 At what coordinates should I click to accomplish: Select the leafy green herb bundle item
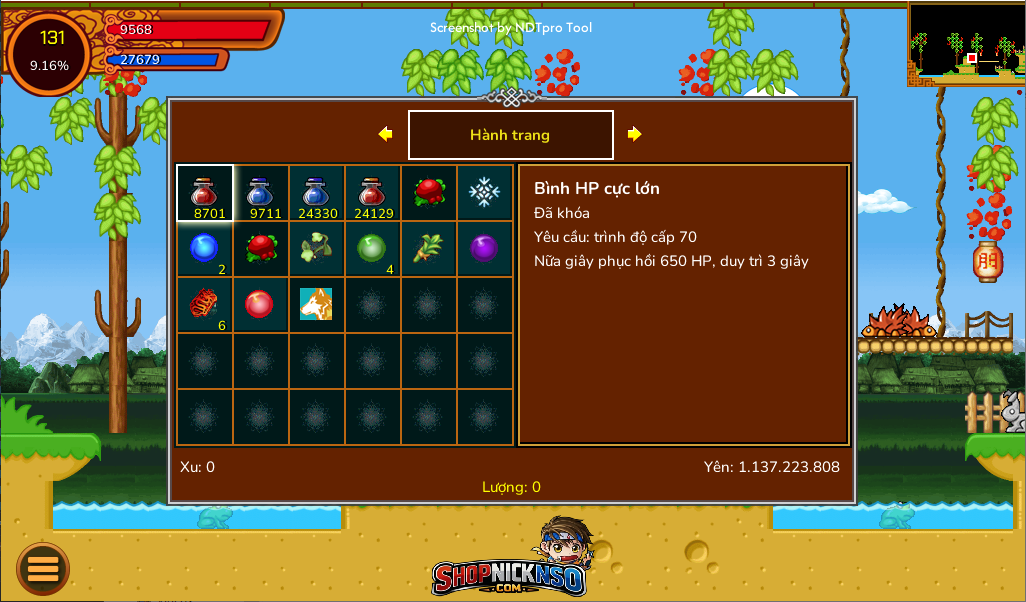click(x=429, y=248)
